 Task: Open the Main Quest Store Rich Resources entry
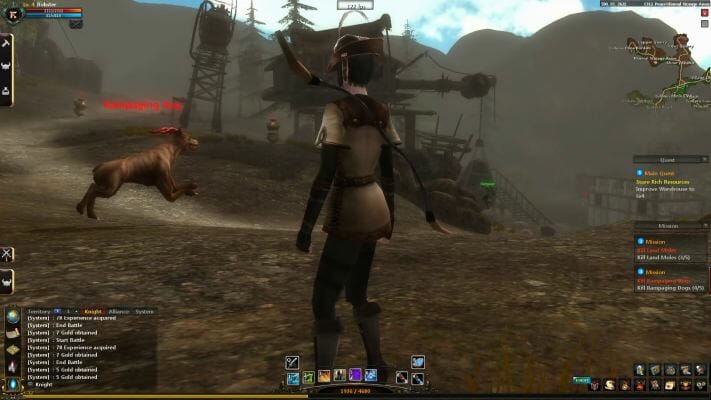tap(670, 184)
